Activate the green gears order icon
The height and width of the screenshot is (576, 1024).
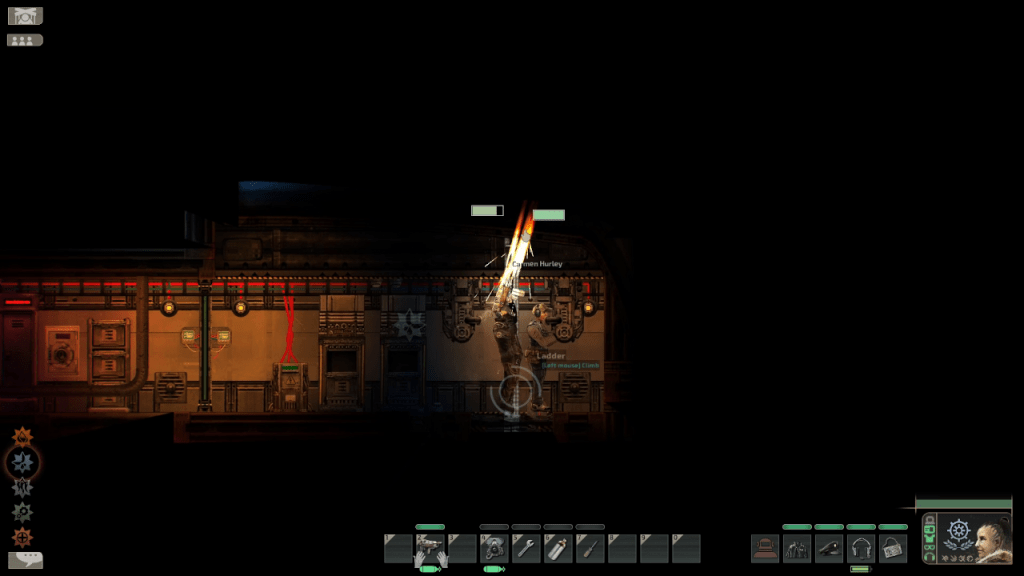pos(22,512)
